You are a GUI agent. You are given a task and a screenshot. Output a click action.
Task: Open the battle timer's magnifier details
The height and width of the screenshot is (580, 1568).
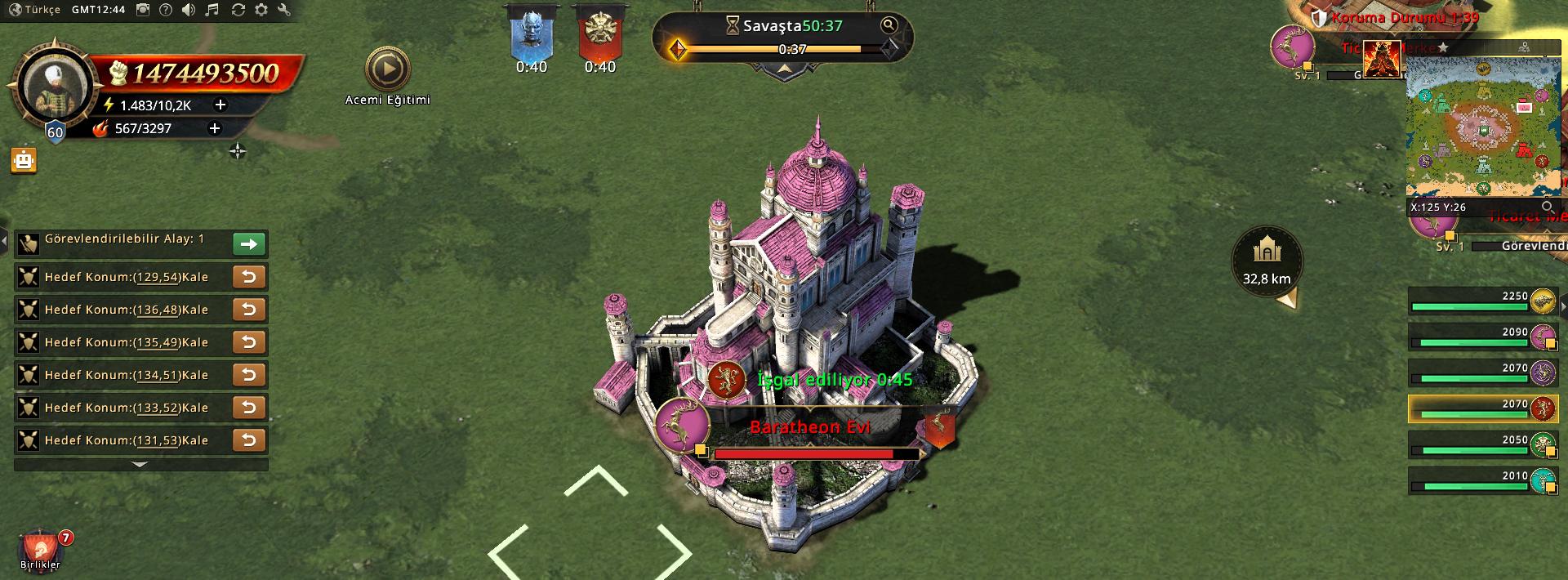(889, 25)
